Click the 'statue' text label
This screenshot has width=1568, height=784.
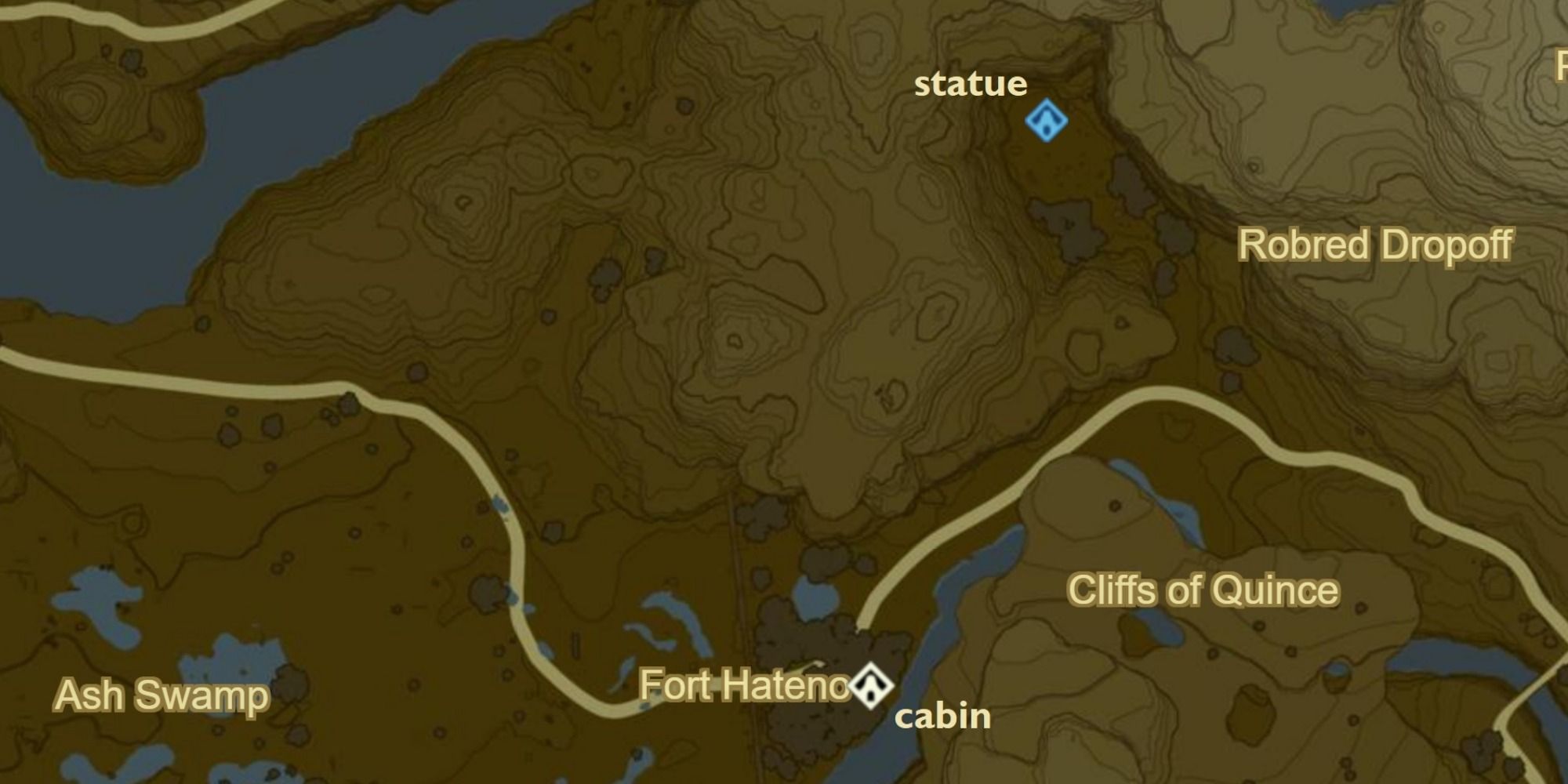point(970,85)
